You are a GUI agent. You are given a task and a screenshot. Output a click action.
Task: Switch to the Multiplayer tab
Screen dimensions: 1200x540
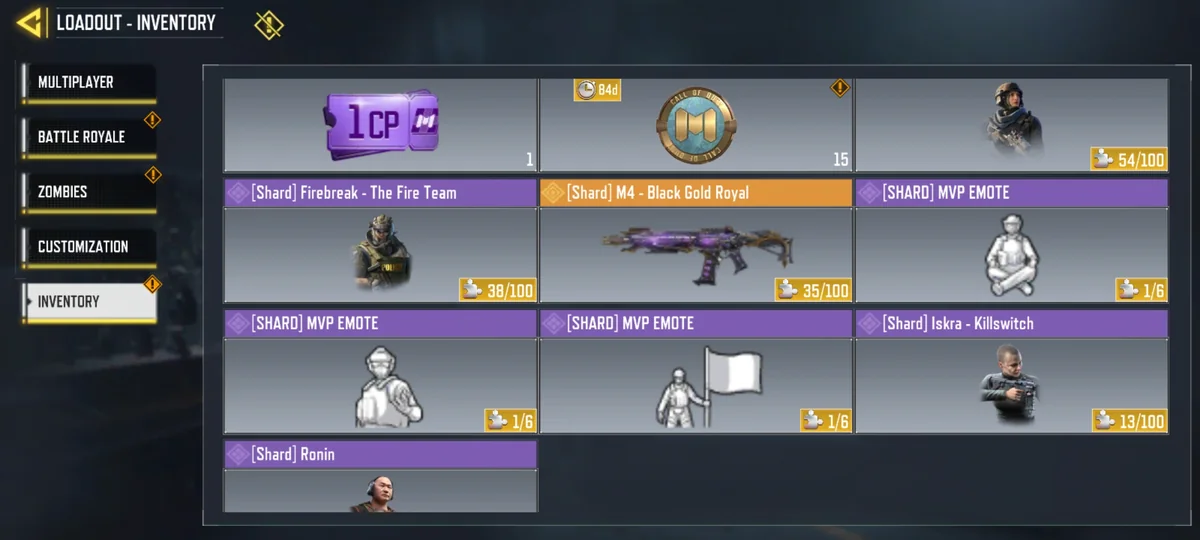tap(88, 83)
